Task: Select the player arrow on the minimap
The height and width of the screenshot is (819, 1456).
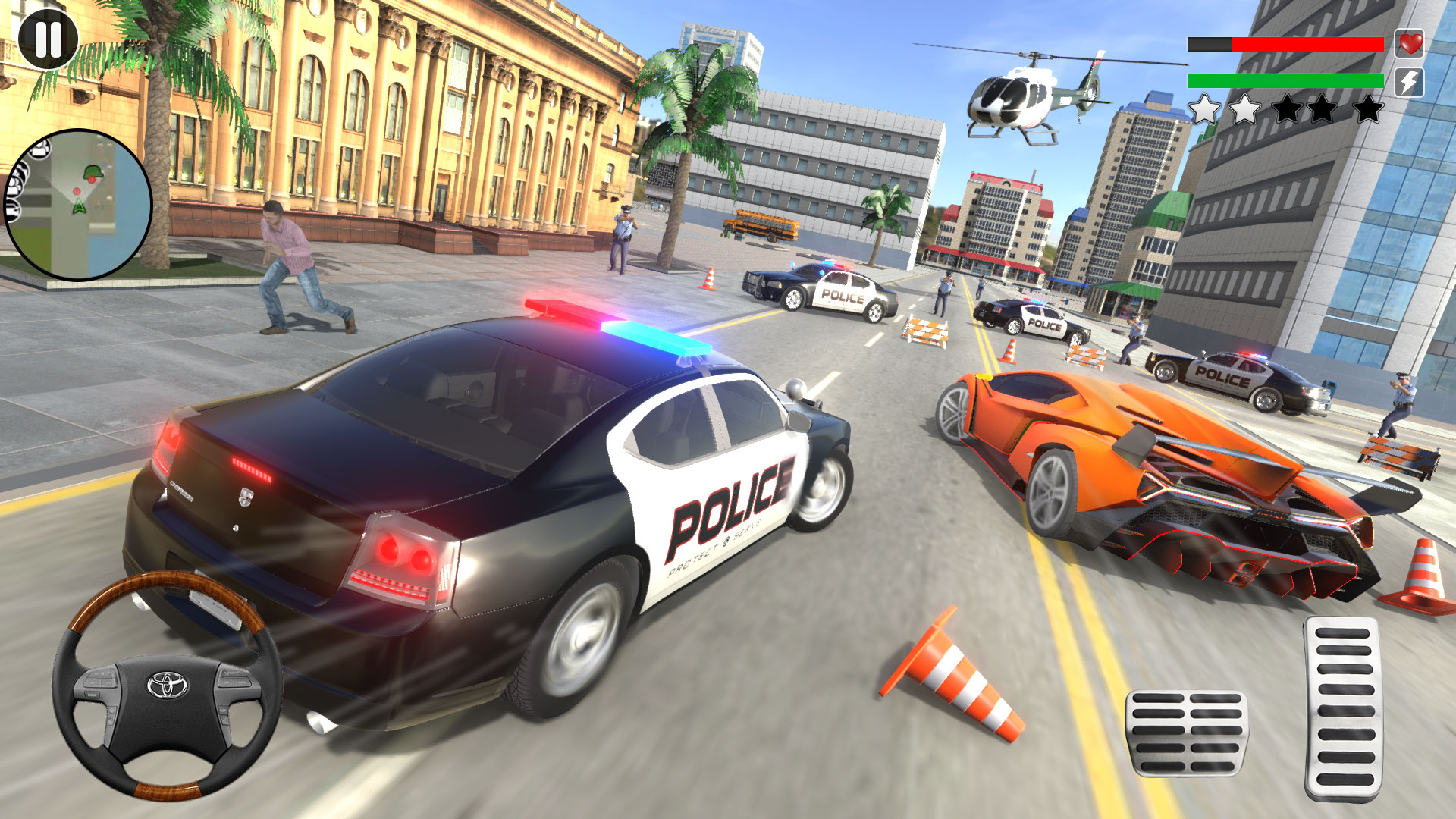Action: coord(80,207)
